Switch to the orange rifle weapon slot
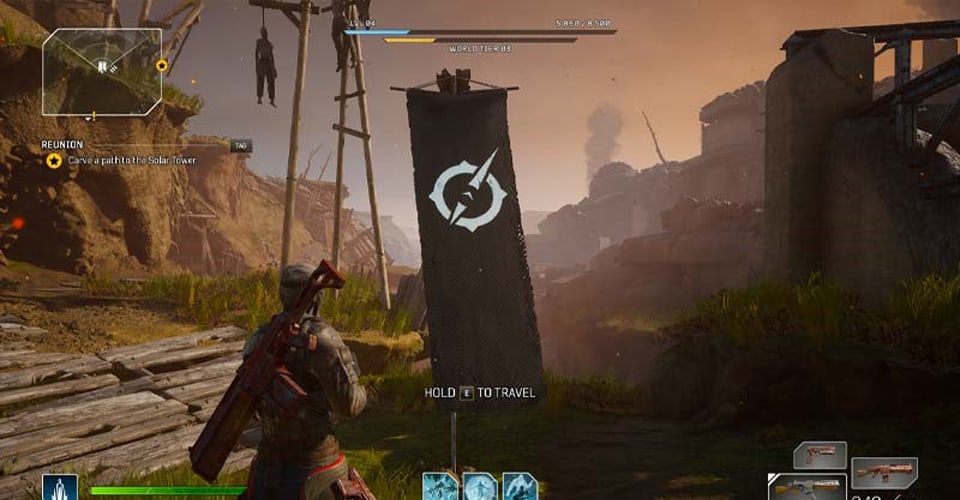 coord(885,471)
